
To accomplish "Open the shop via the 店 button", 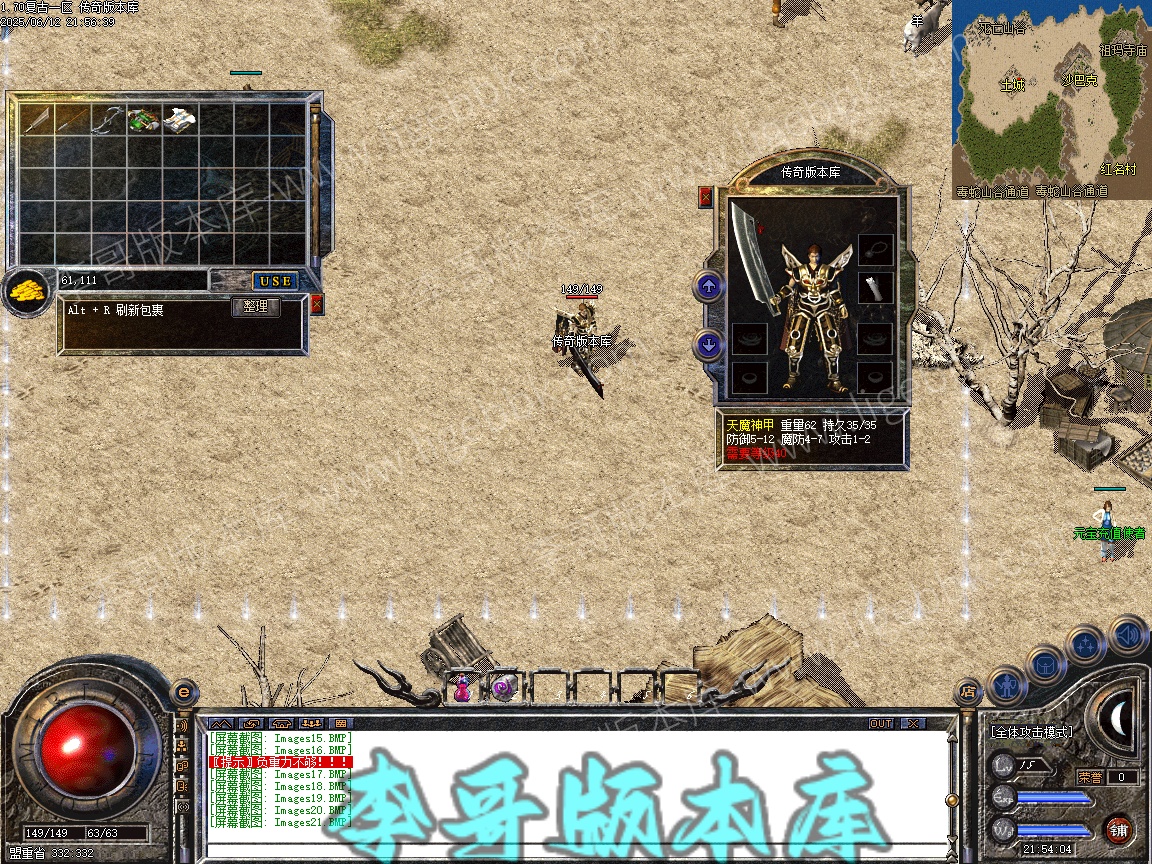I will pos(967,689).
